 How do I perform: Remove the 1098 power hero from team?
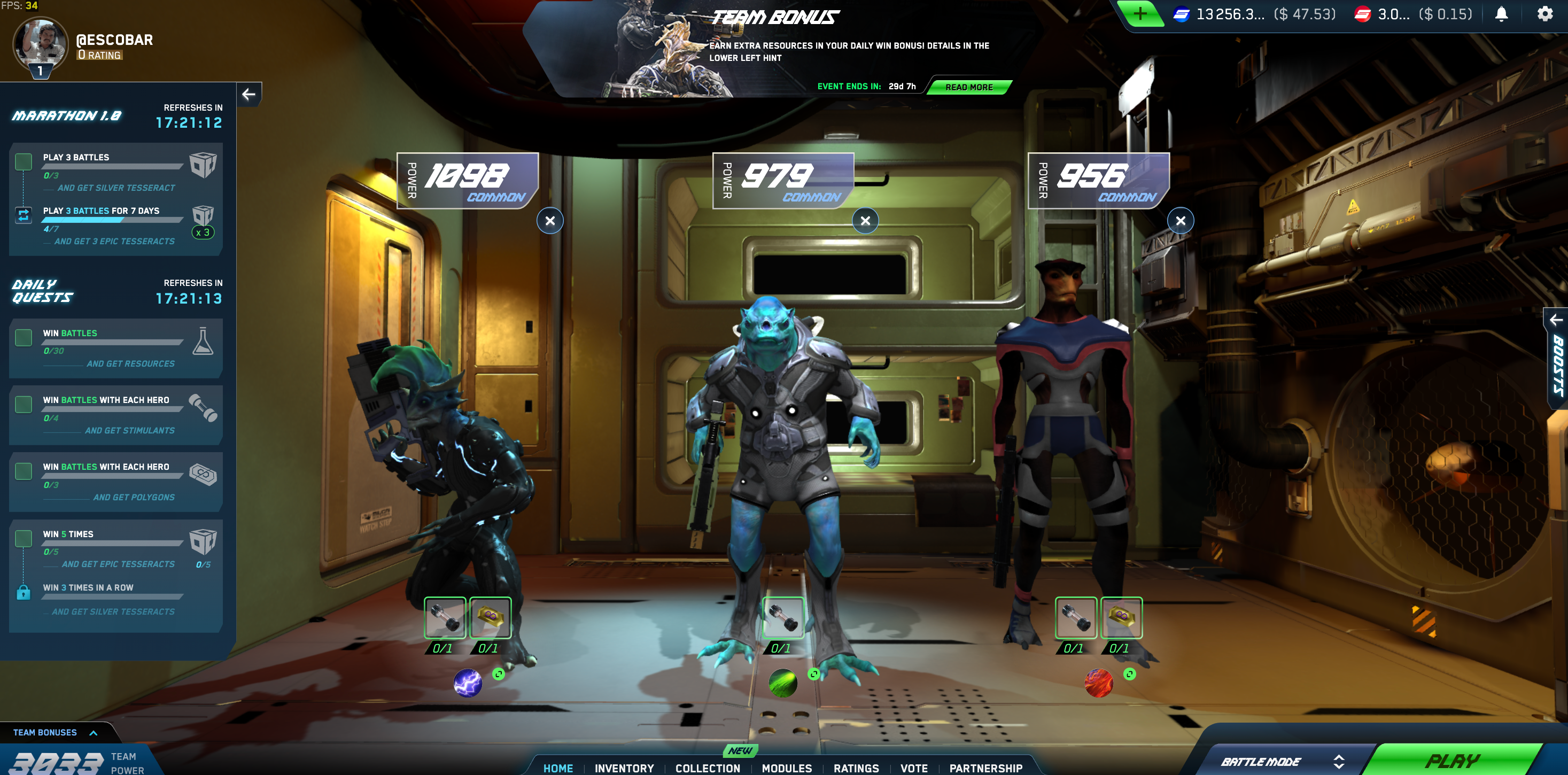549,220
